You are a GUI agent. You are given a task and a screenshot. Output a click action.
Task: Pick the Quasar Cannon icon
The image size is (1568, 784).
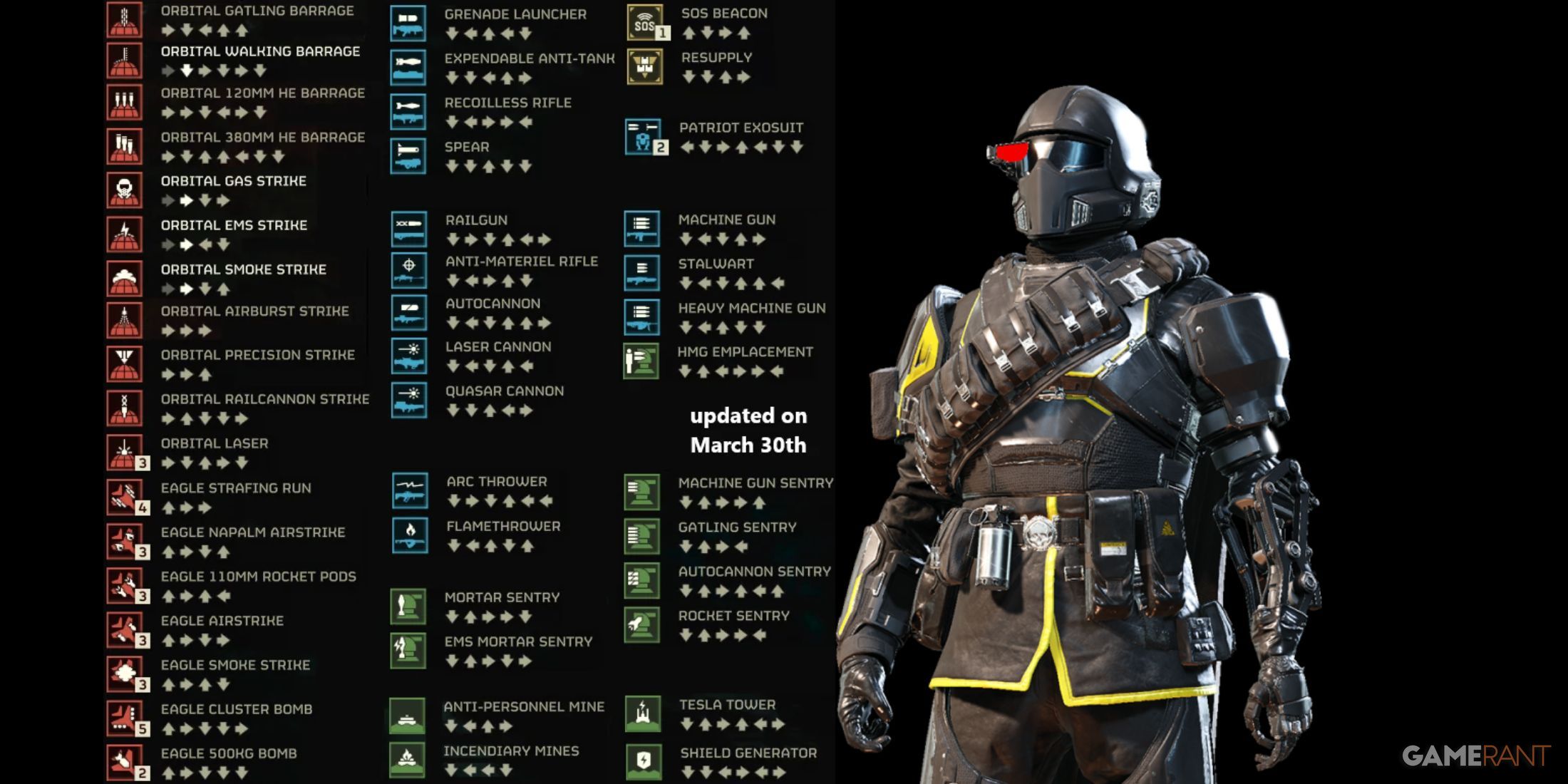(x=409, y=400)
